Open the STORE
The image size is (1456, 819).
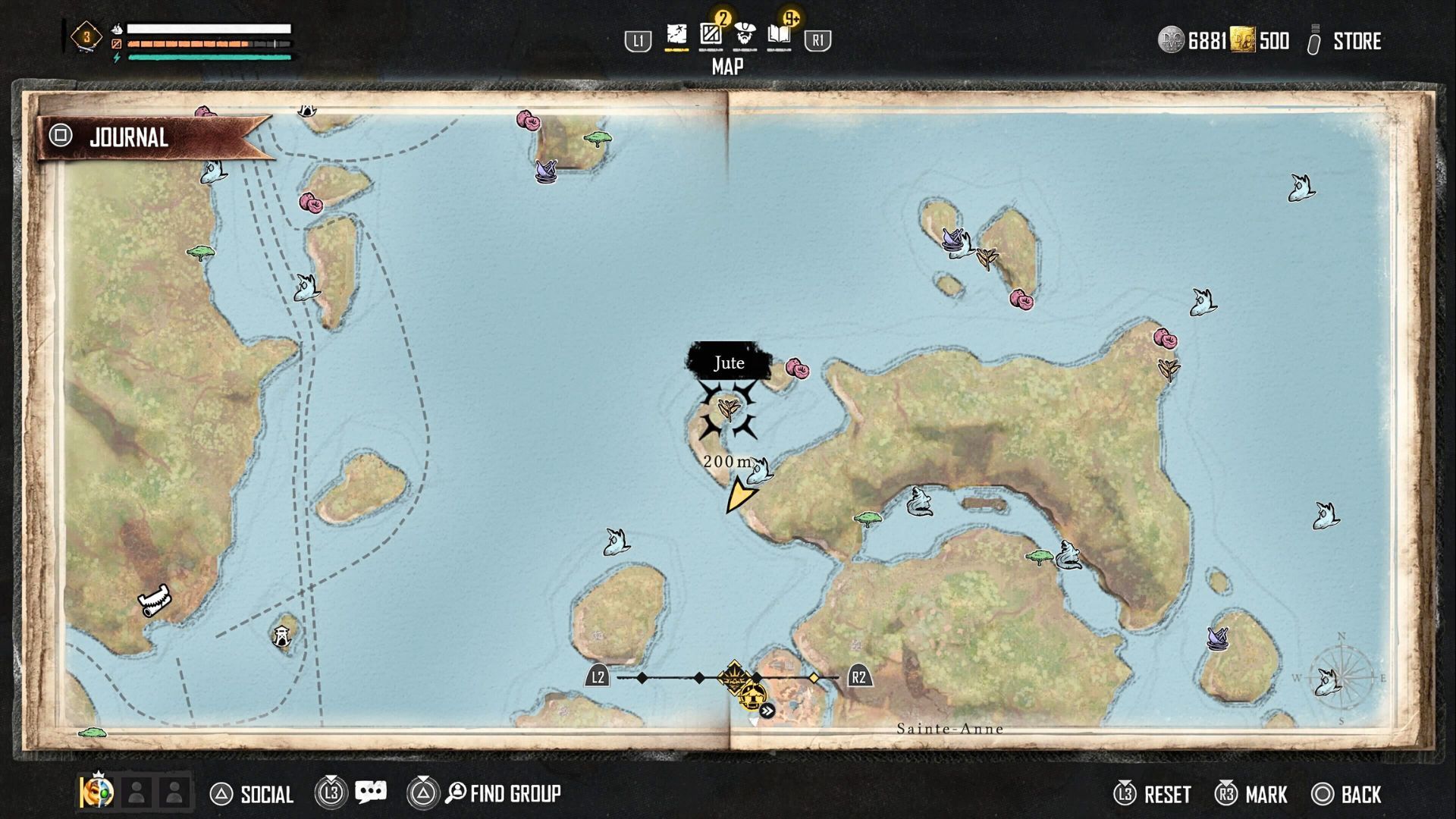1358,42
